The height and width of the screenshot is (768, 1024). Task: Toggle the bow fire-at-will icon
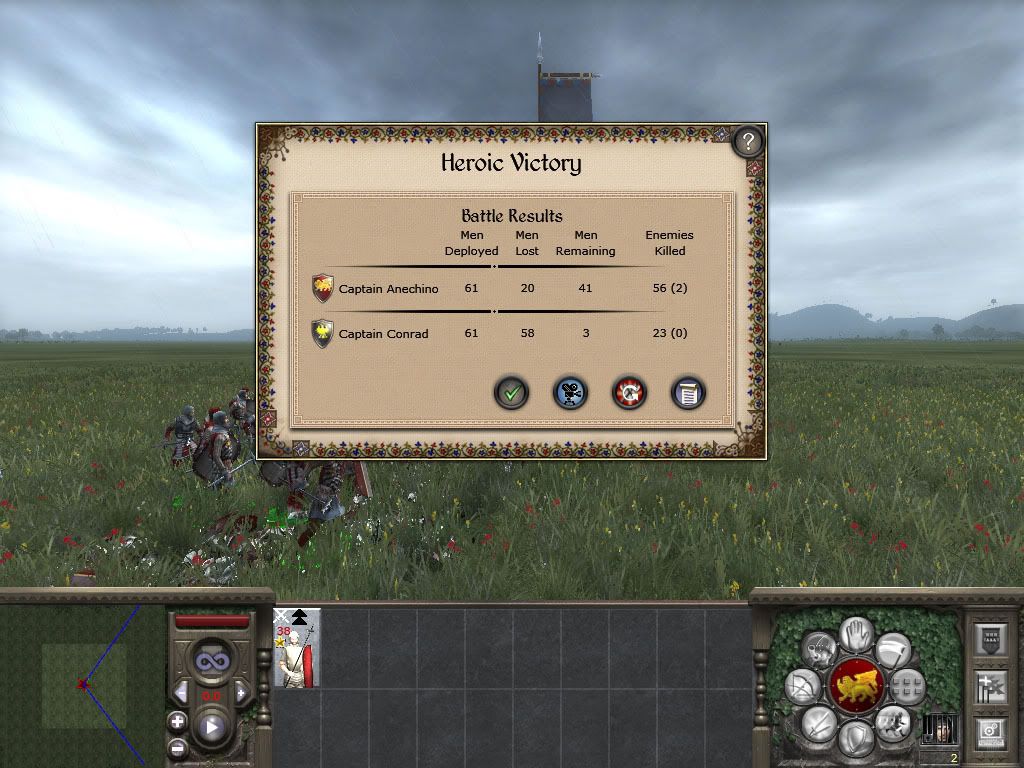[x=803, y=686]
